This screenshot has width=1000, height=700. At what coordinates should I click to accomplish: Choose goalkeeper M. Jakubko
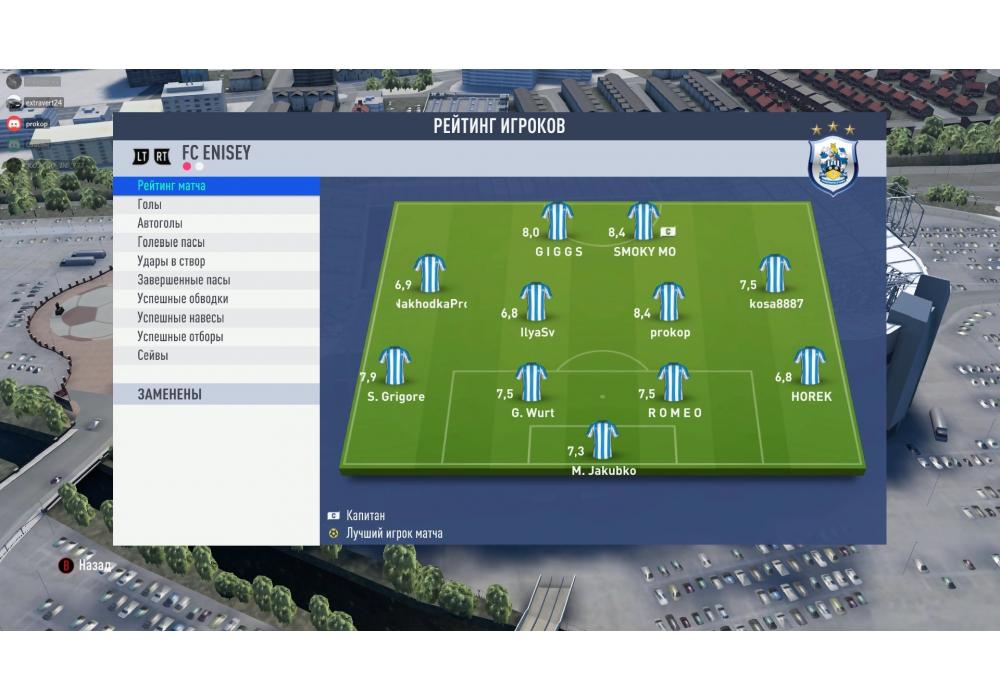click(x=602, y=442)
